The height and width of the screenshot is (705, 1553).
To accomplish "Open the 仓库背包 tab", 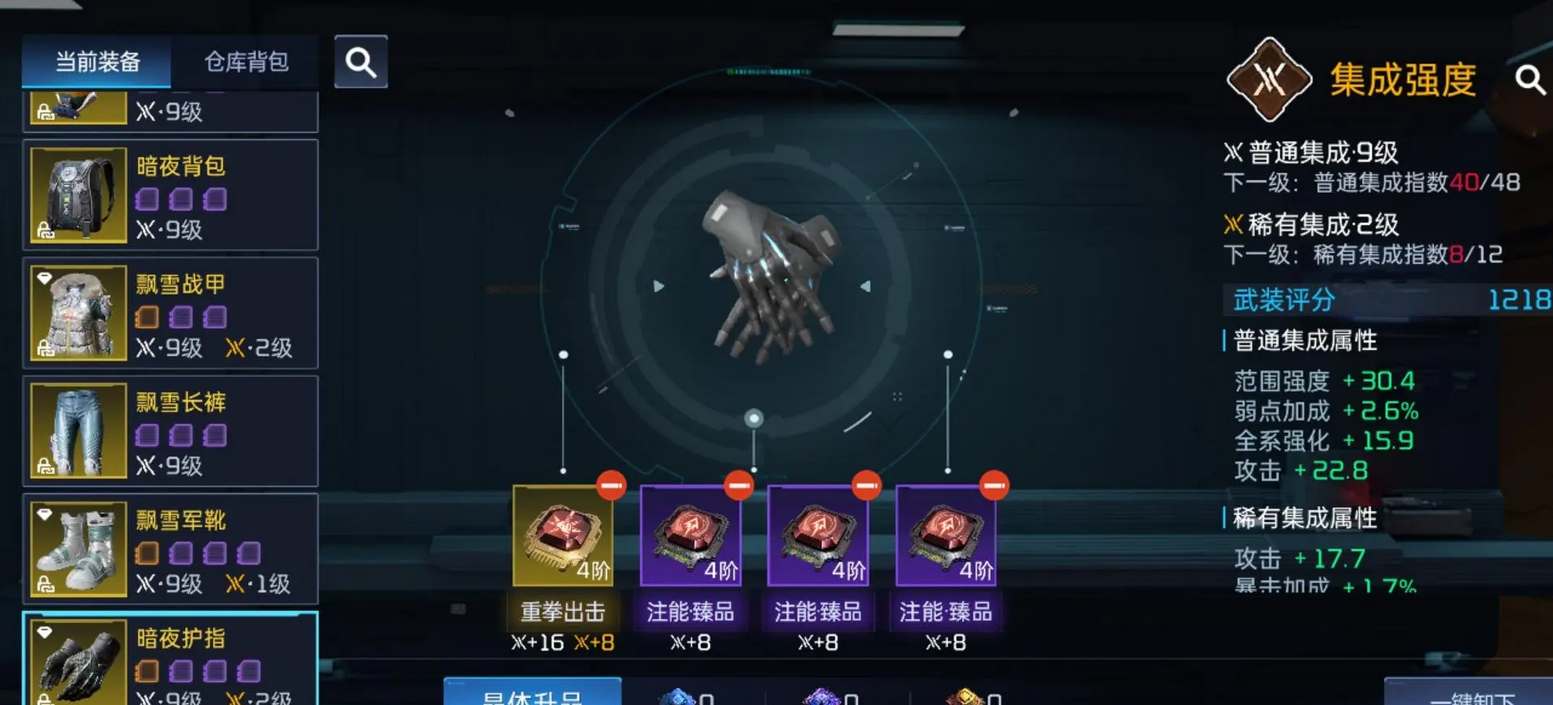I will point(246,63).
